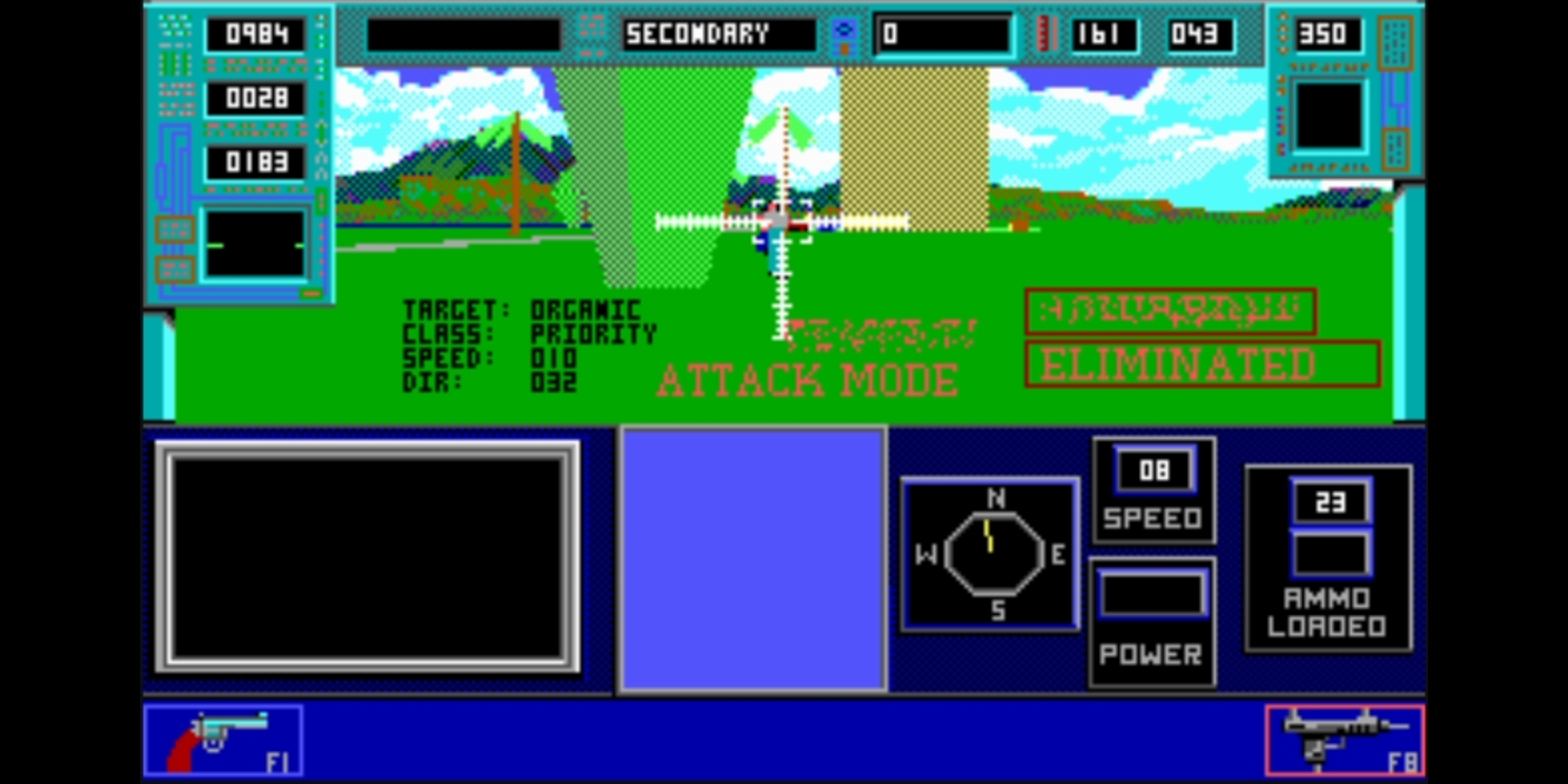Click the 0984 counter on left console
The image size is (1568, 784).
(x=256, y=36)
